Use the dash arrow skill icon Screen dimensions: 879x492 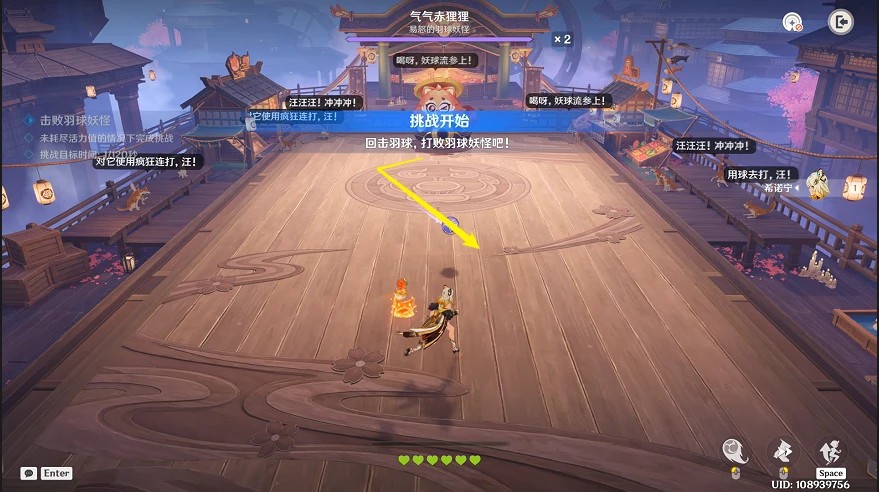[x=783, y=451]
